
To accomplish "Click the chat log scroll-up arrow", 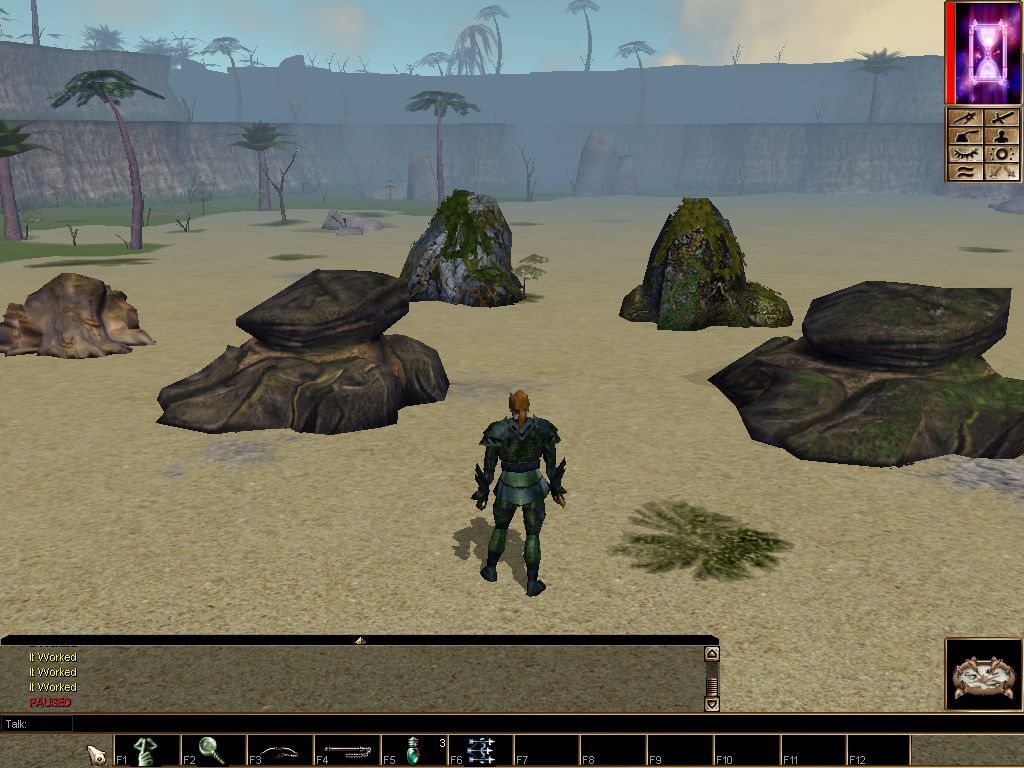I will [711, 654].
